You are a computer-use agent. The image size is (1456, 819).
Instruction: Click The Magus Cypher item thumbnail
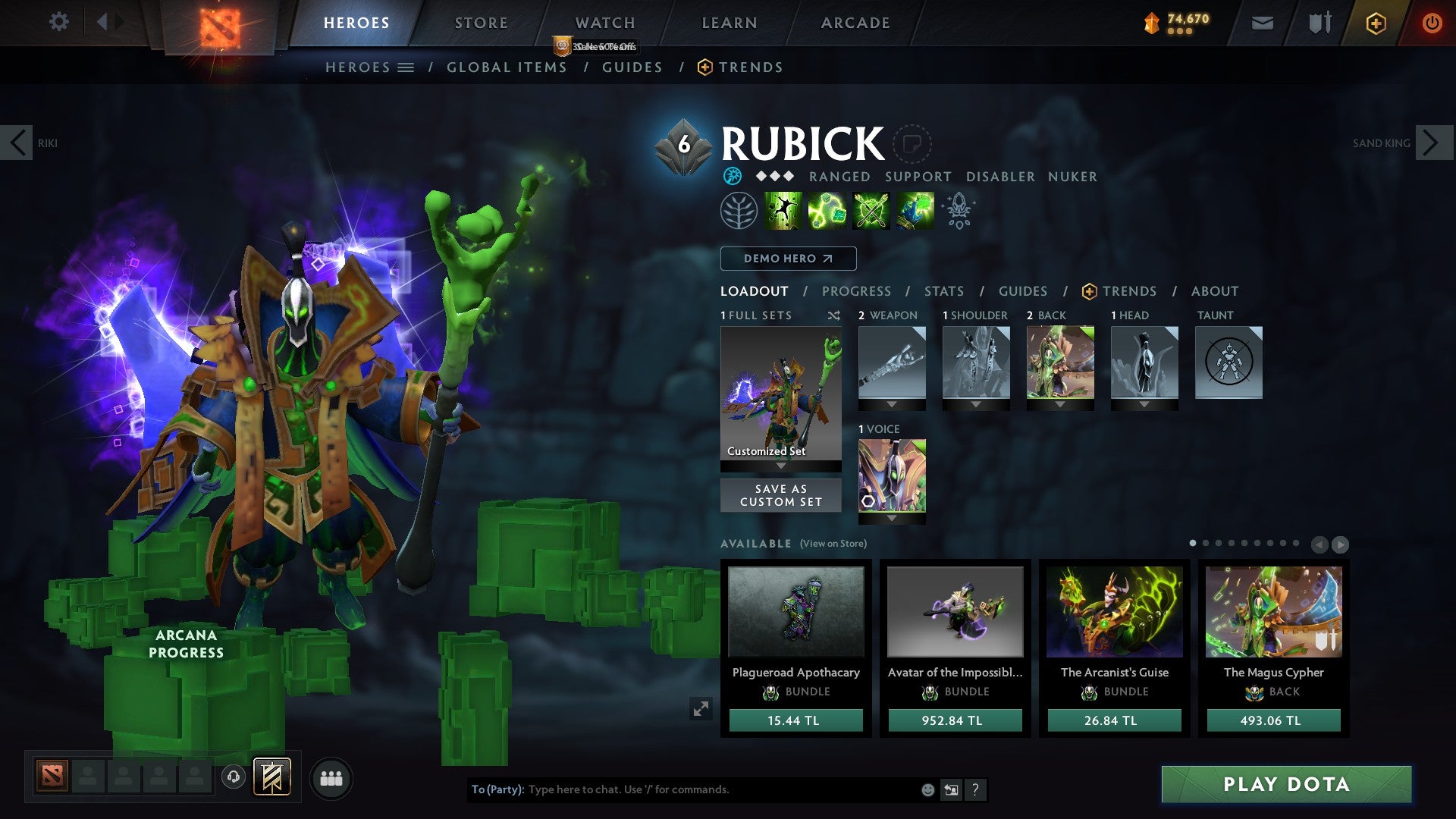click(x=1272, y=610)
